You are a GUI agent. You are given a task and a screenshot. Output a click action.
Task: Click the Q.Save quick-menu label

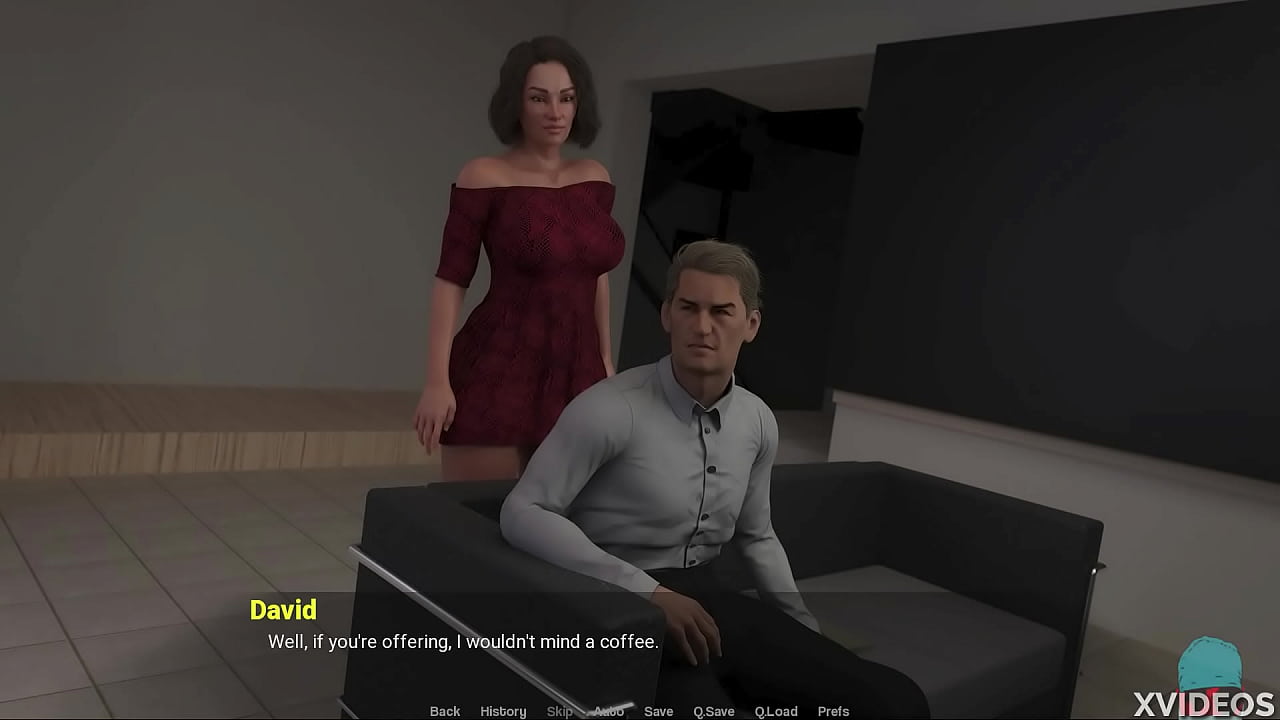(x=713, y=711)
